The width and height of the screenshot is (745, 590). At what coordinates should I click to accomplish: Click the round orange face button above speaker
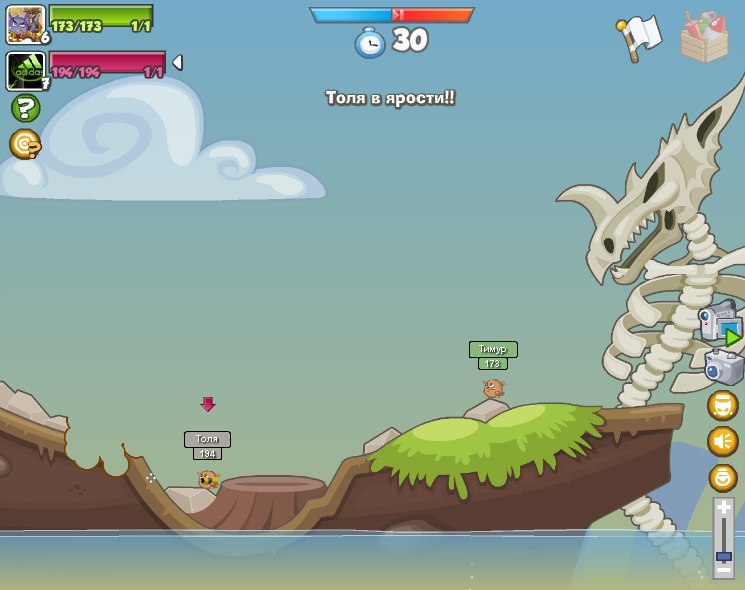pos(722,405)
